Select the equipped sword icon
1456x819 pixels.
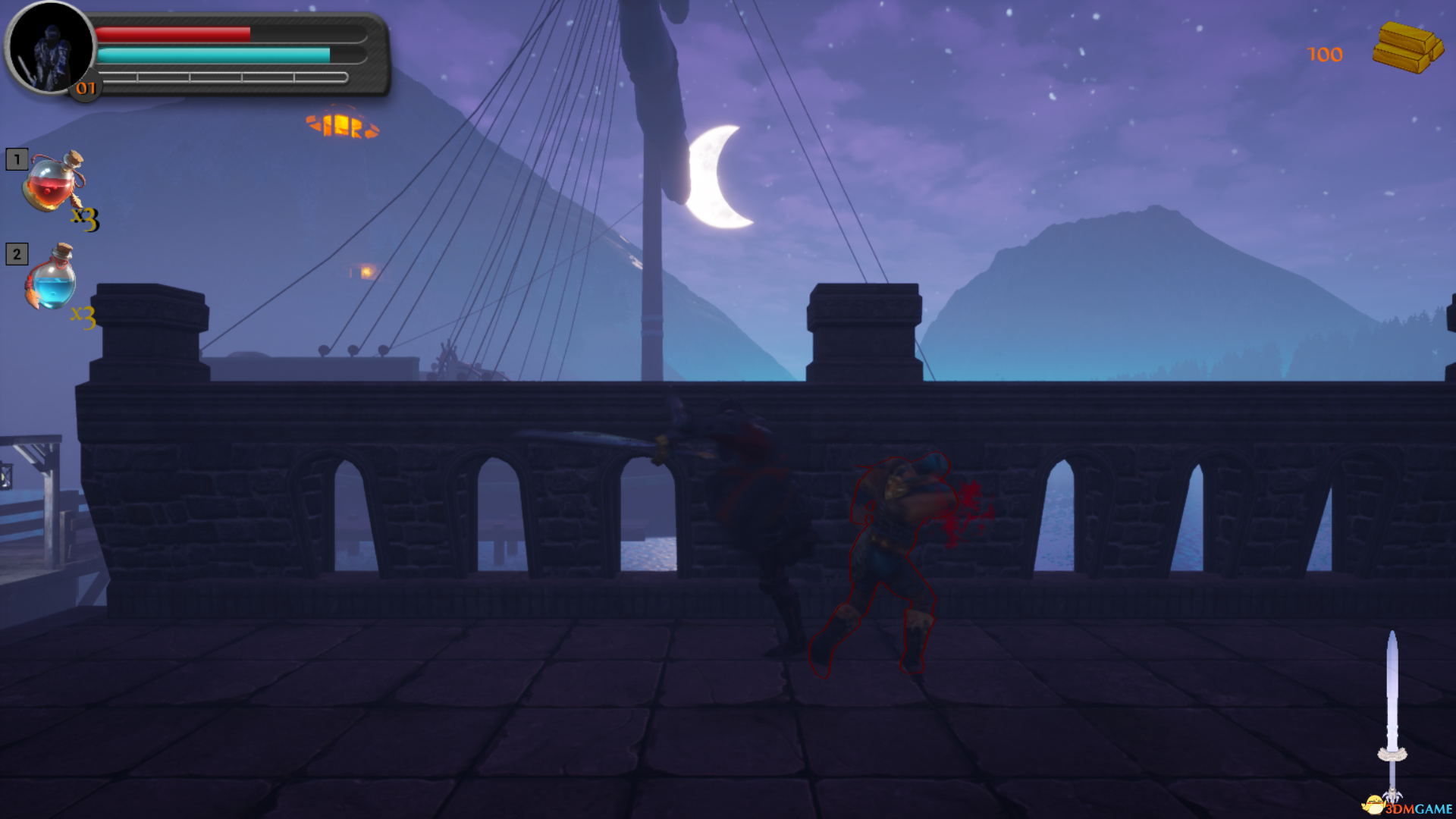tap(1392, 713)
